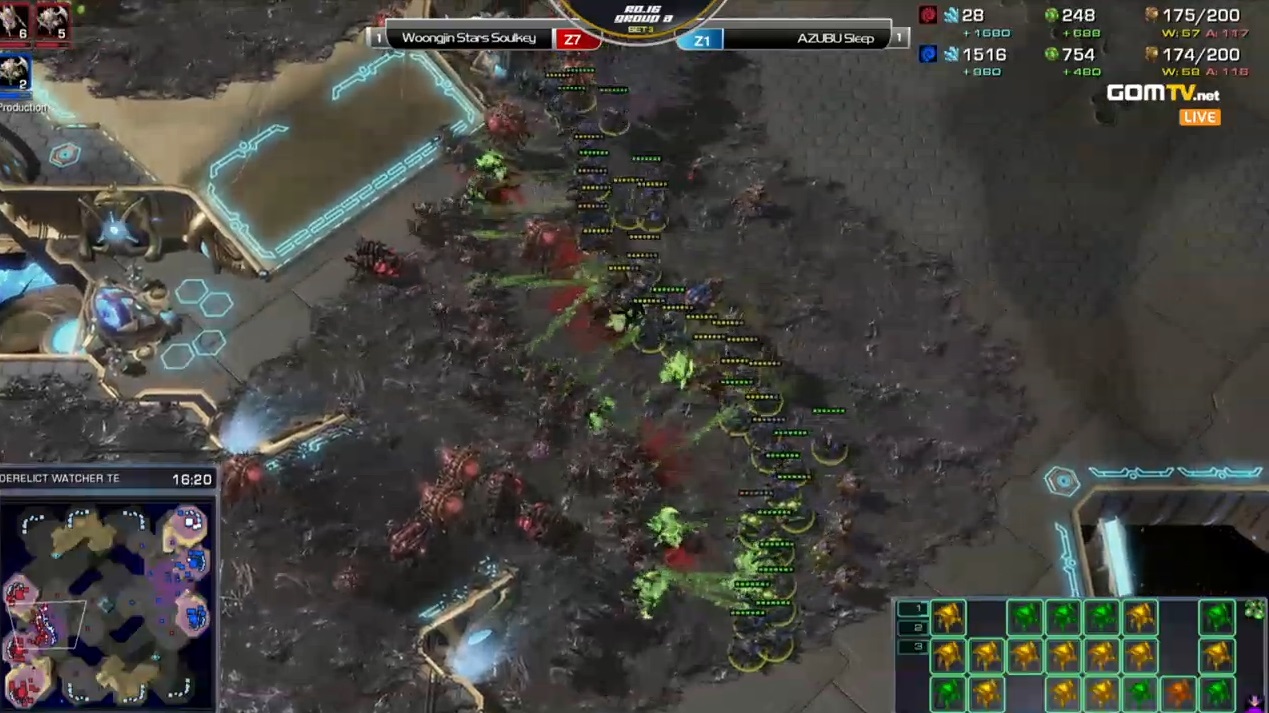Select the orange damaged unit wireframe
1269x713 pixels.
pyautogui.click(x=1178, y=691)
